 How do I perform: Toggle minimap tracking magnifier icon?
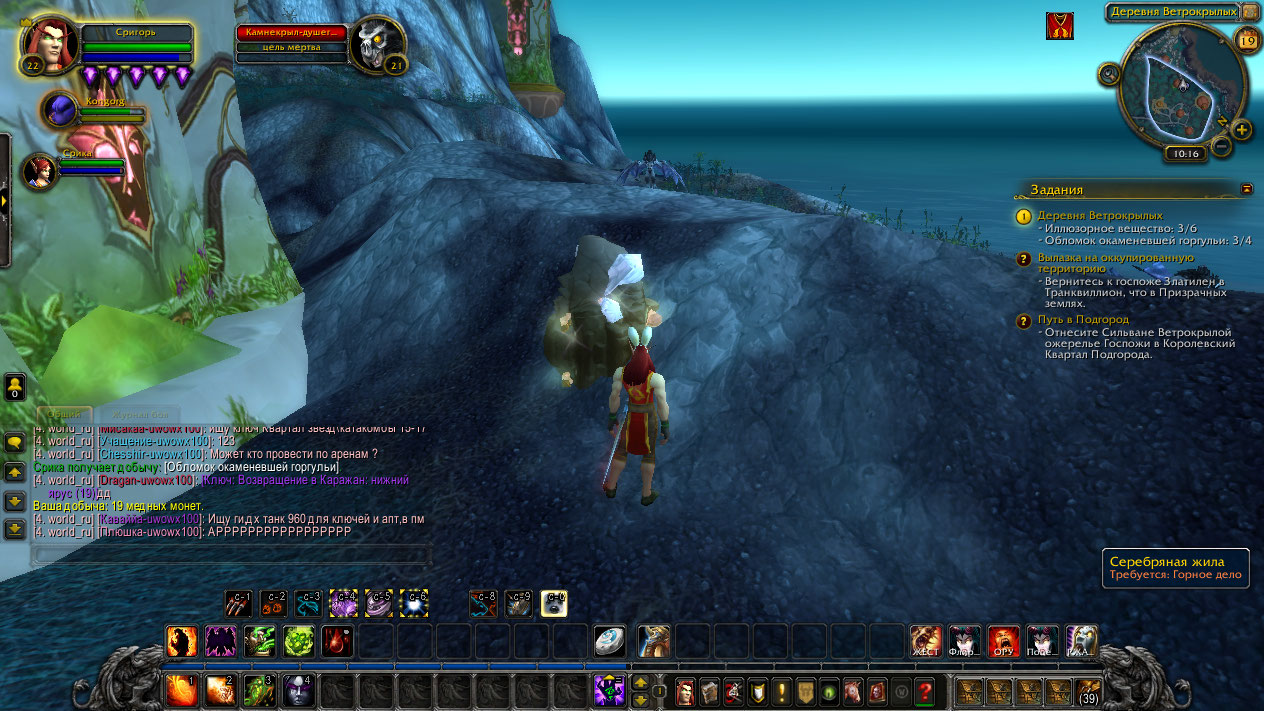(x=1108, y=73)
